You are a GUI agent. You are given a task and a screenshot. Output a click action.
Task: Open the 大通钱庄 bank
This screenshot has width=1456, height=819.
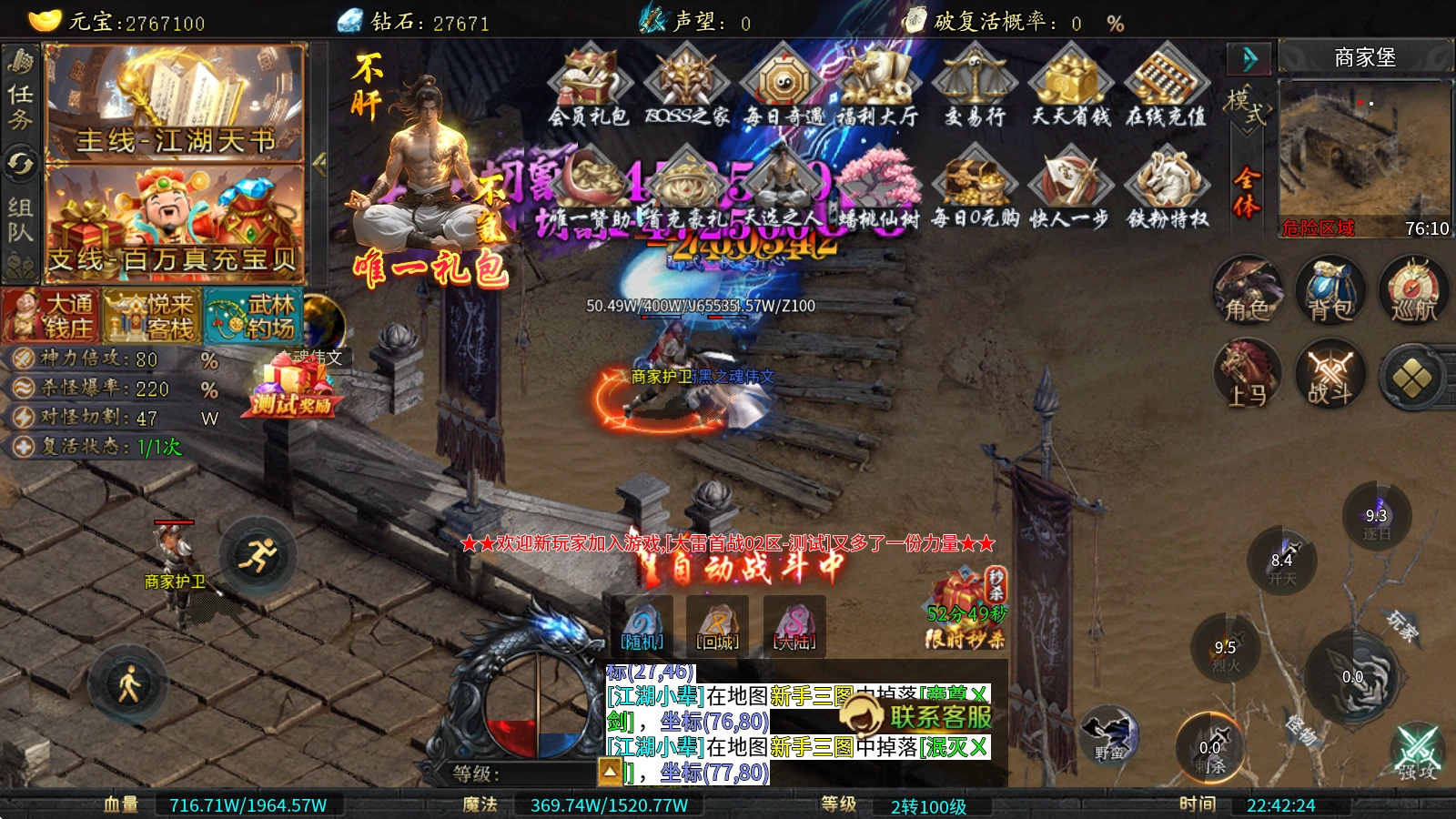point(51,316)
